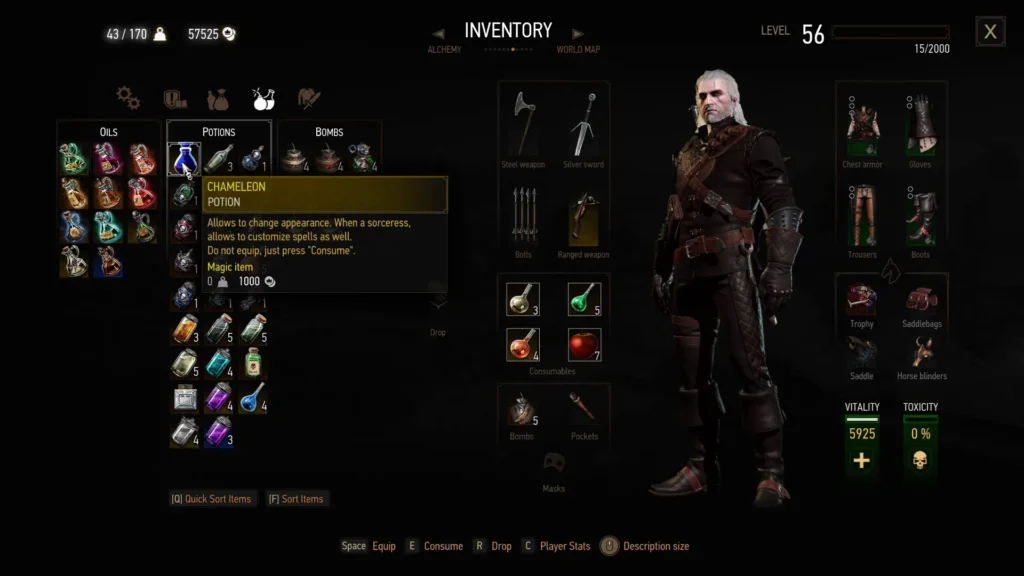Click the Quick Sort Items button
The width and height of the screenshot is (1024, 576).
(x=211, y=499)
